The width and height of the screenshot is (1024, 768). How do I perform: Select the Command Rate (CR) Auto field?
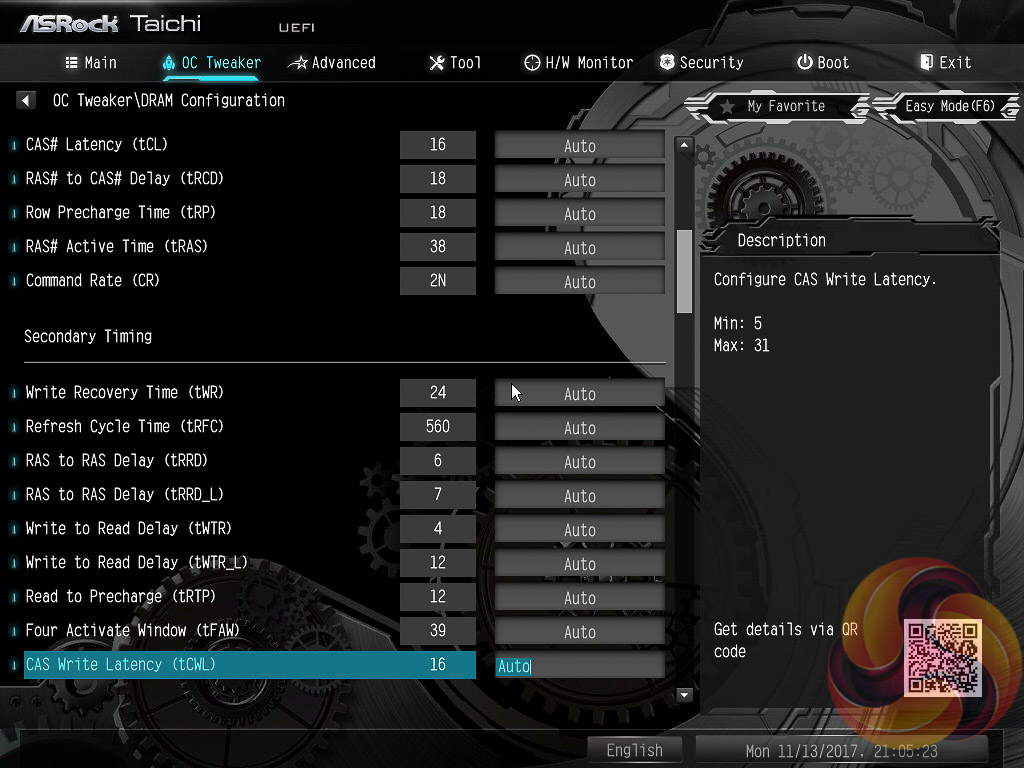pos(579,281)
